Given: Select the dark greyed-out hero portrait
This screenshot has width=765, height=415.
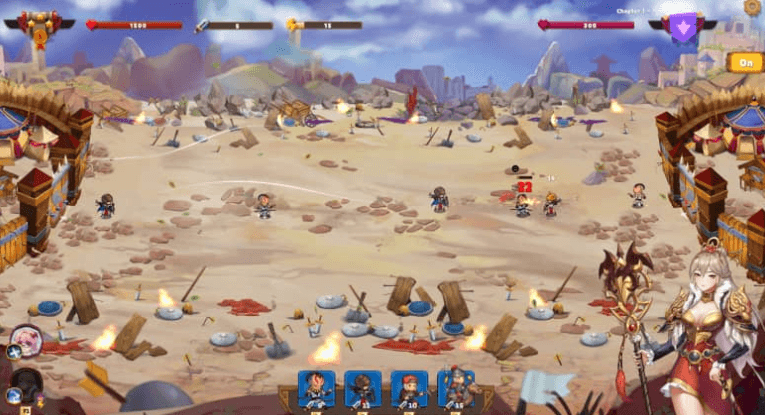Looking at the screenshot, I should tap(25, 383).
